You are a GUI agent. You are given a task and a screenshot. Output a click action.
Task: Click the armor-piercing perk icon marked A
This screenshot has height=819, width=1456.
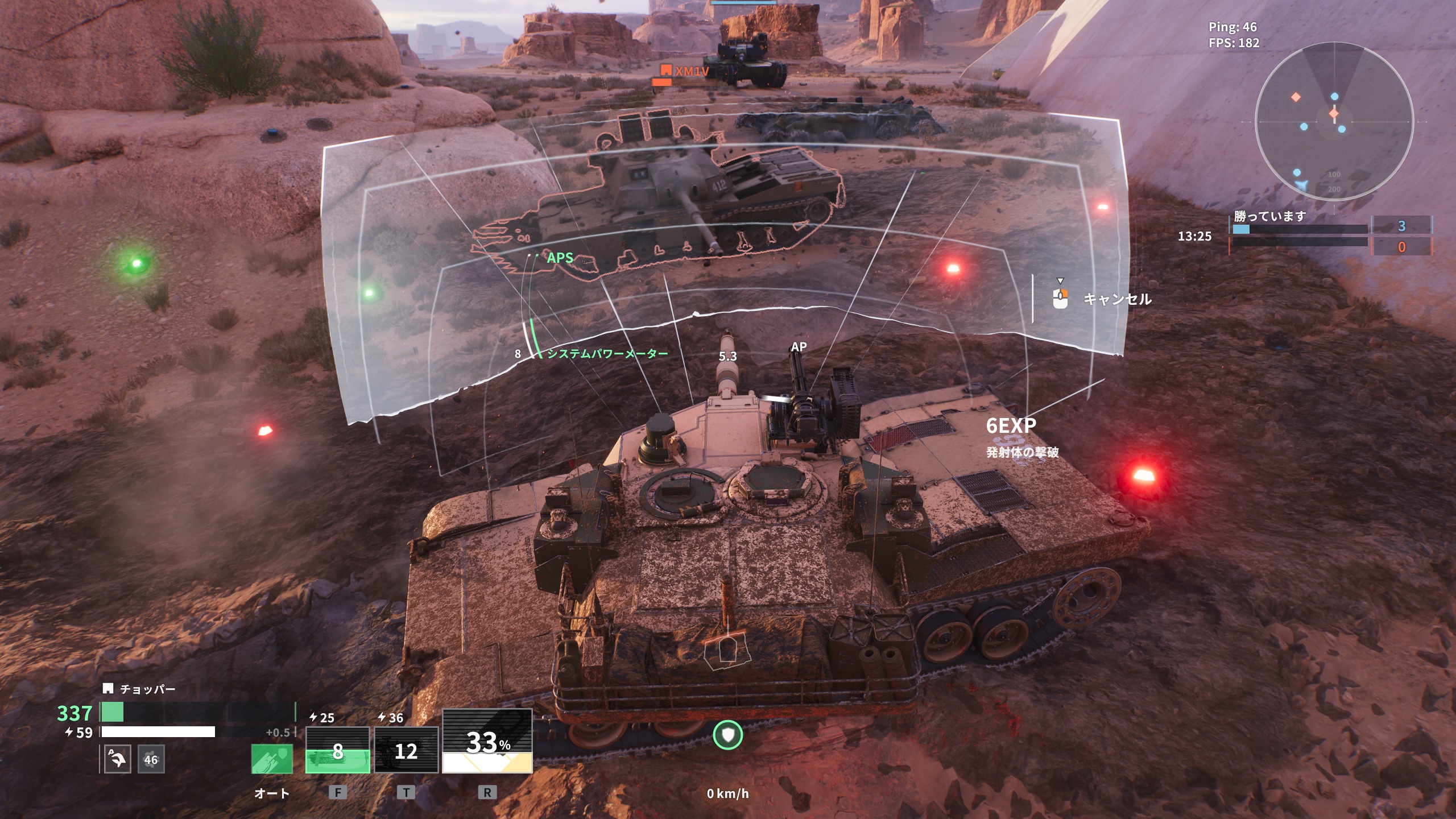[117, 759]
